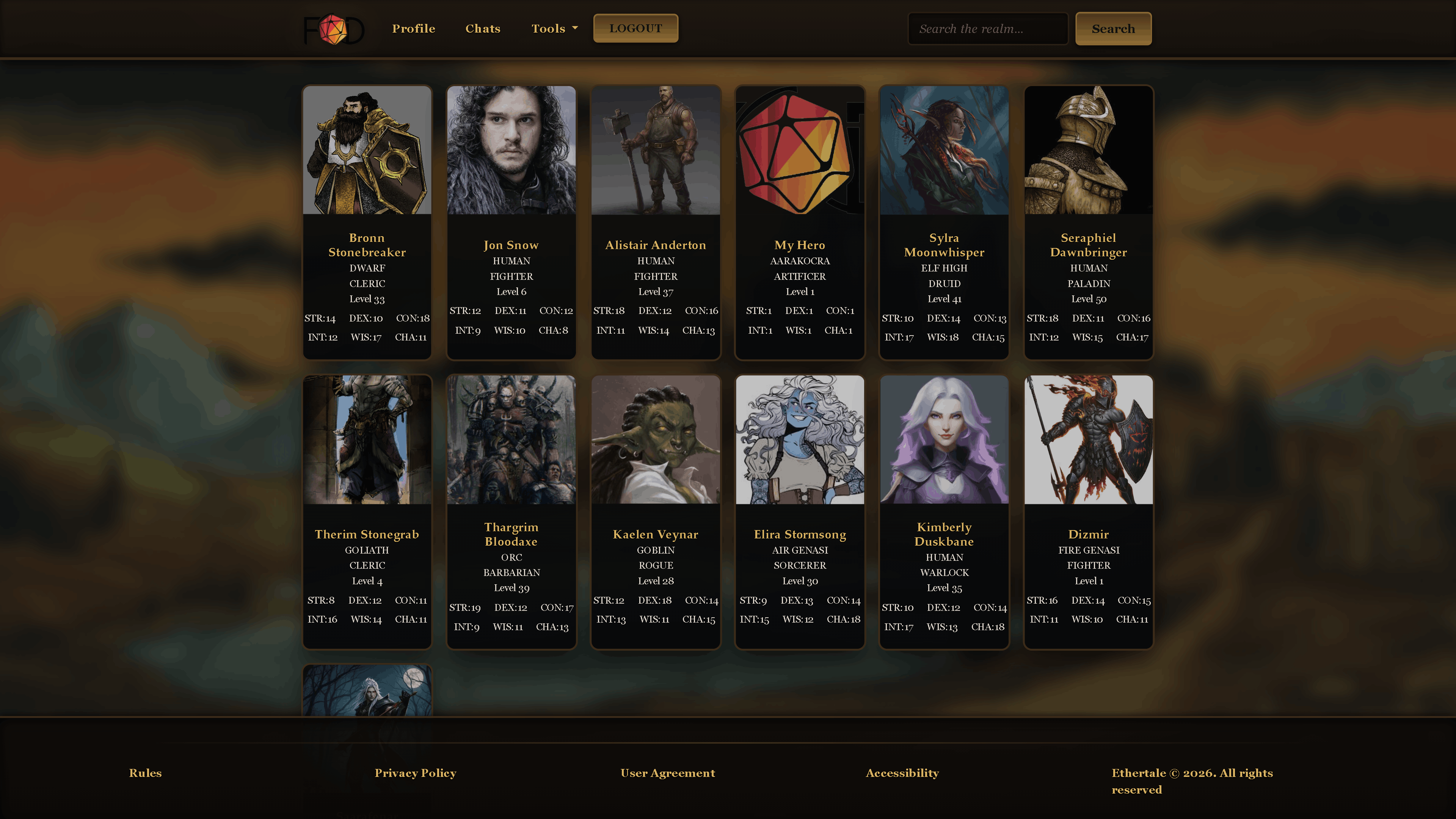Image resolution: width=1456 pixels, height=819 pixels.
Task: Go to the Chats page
Action: tap(482, 28)
